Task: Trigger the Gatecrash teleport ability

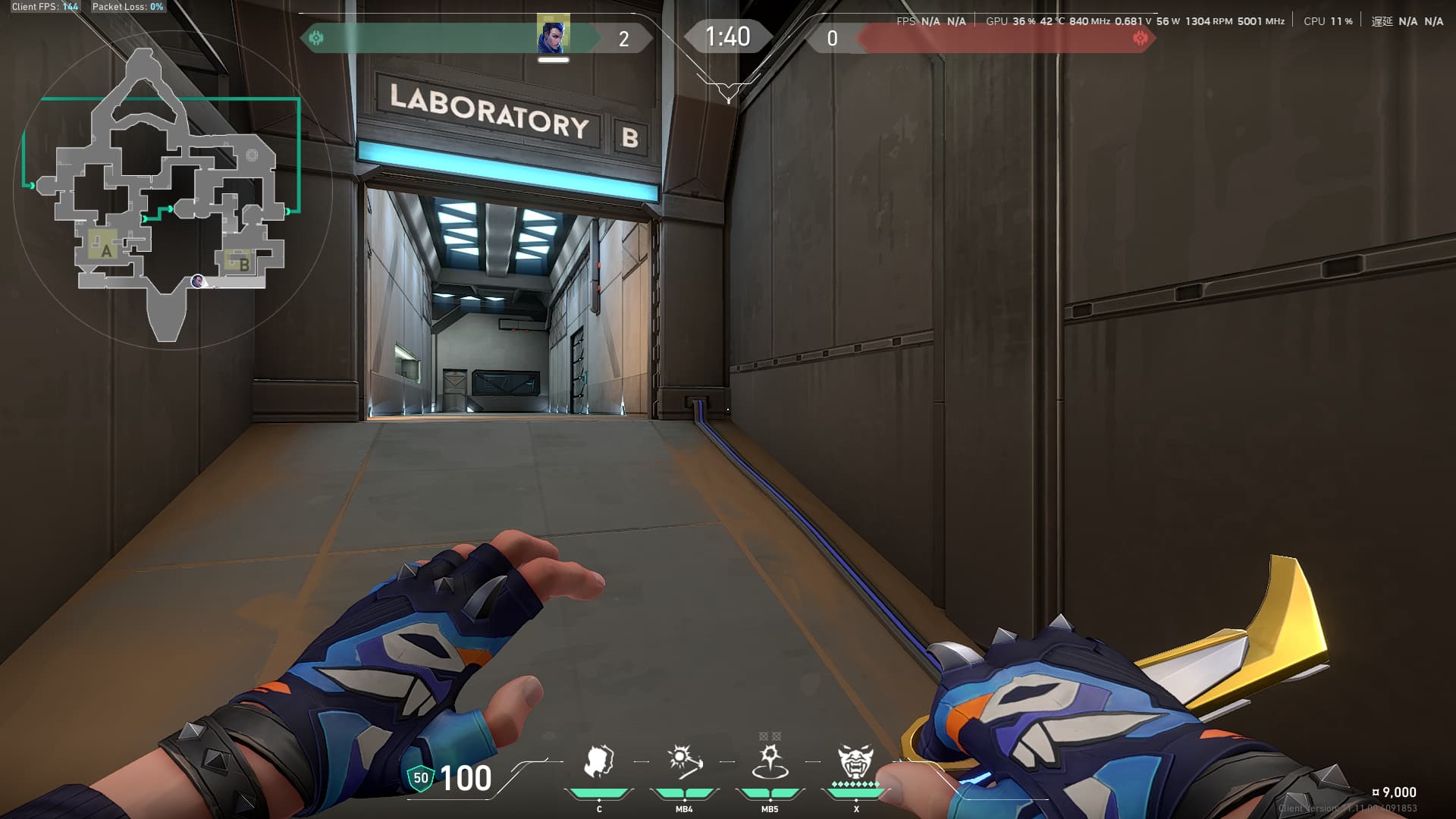Action: pos(770,761)
